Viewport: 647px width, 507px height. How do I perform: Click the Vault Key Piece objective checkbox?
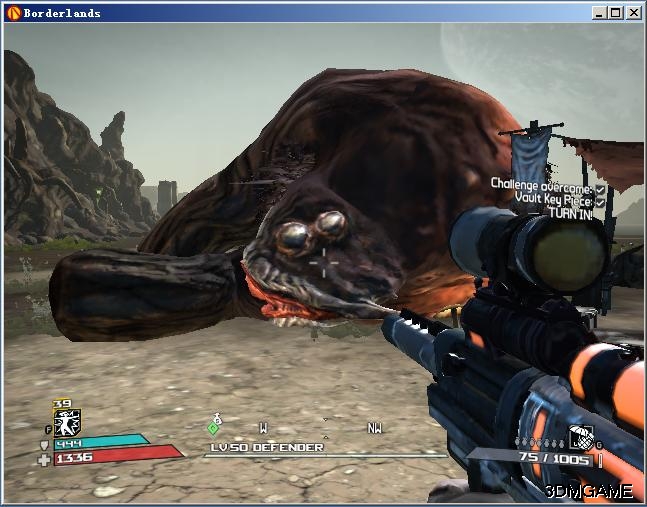(600, 200)
